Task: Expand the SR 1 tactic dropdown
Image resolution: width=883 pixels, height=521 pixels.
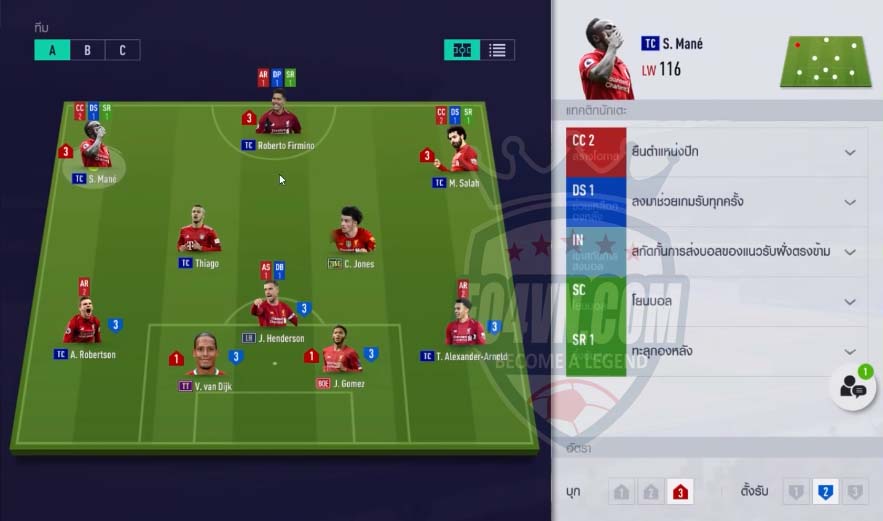Action: click(x=850, y=352)
